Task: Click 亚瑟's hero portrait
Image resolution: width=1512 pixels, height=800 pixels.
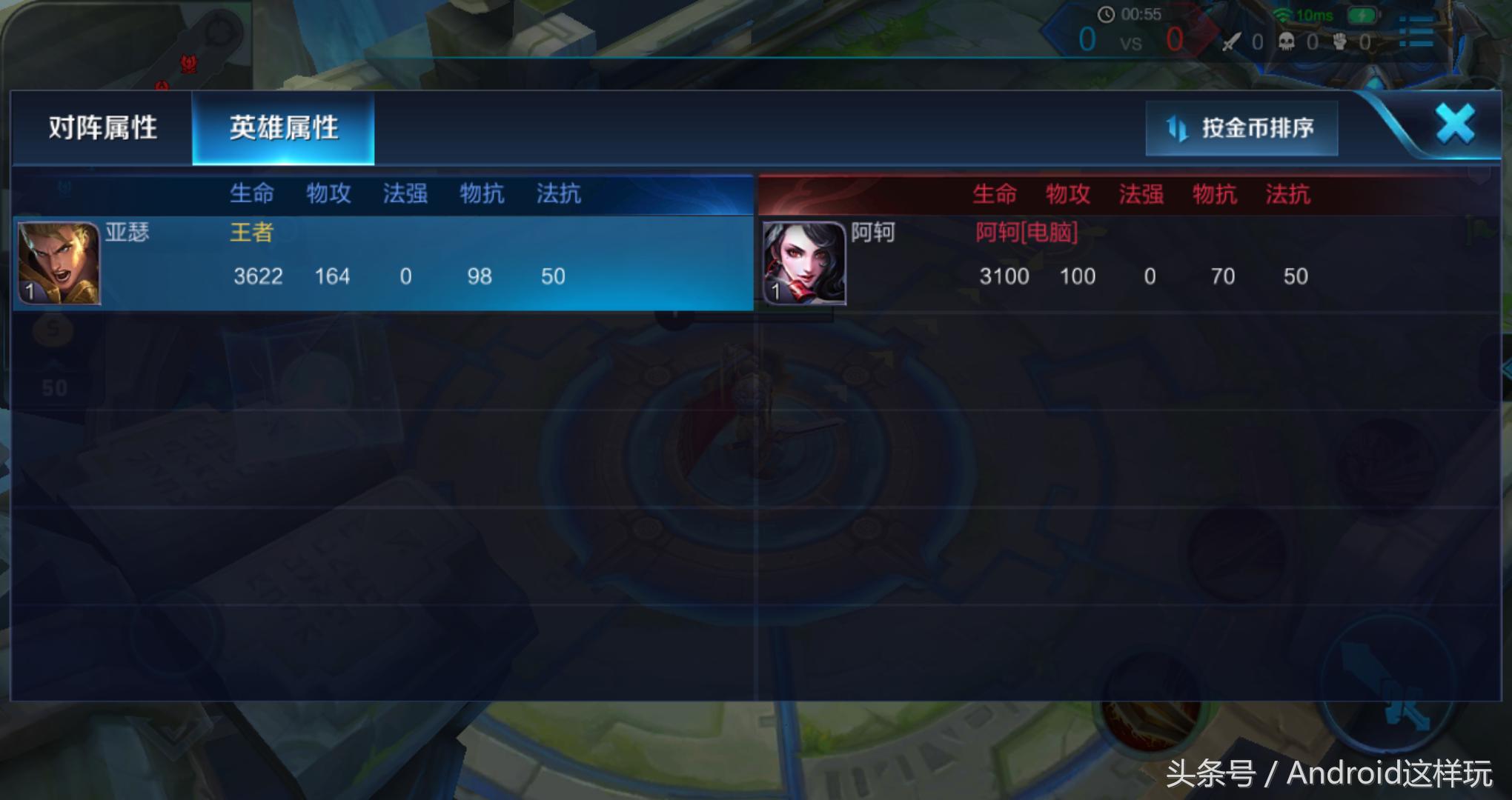Action: pyautogui.click(x=59, y=264)
